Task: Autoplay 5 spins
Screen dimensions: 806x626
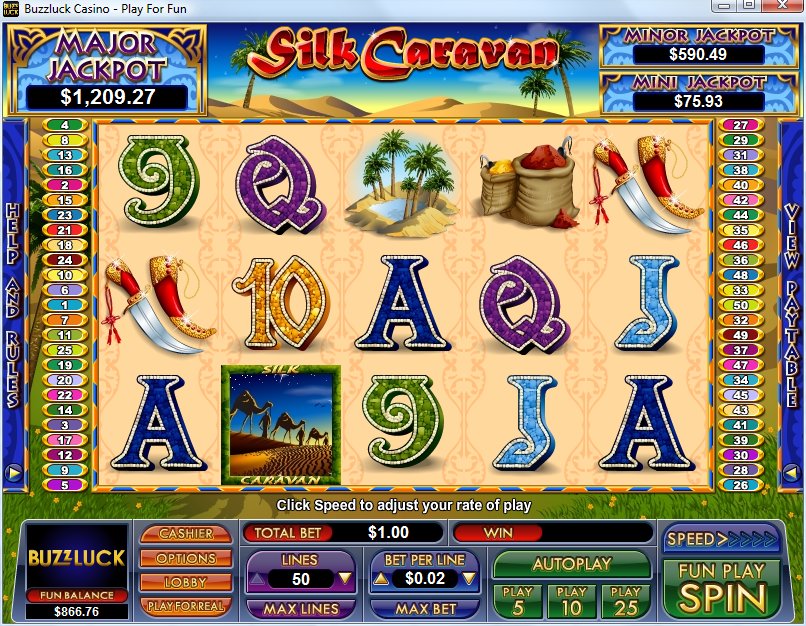Action: [517, 600]
